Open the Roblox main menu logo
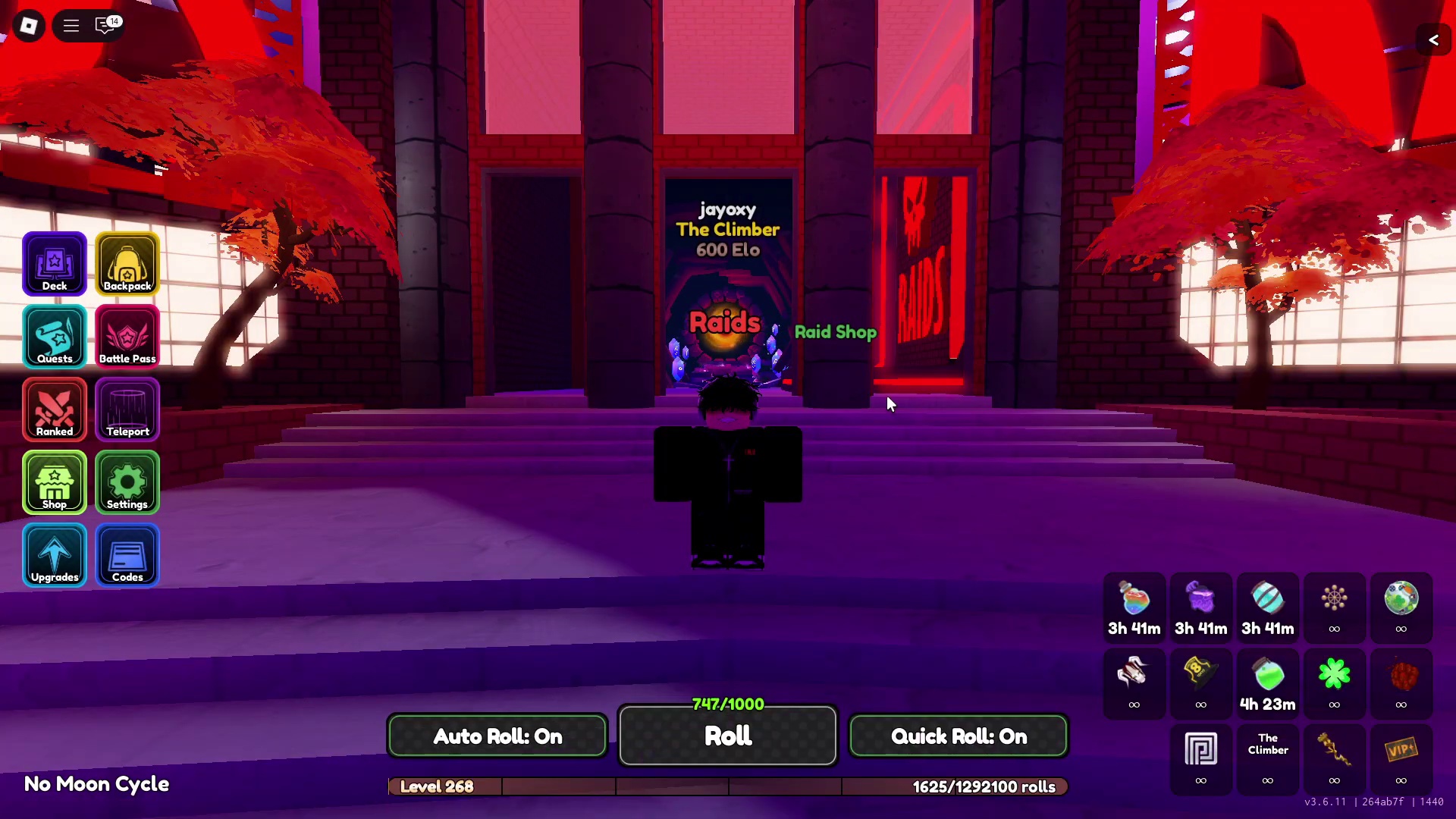This screenshot has height=819, width=1456. point(29,26)
